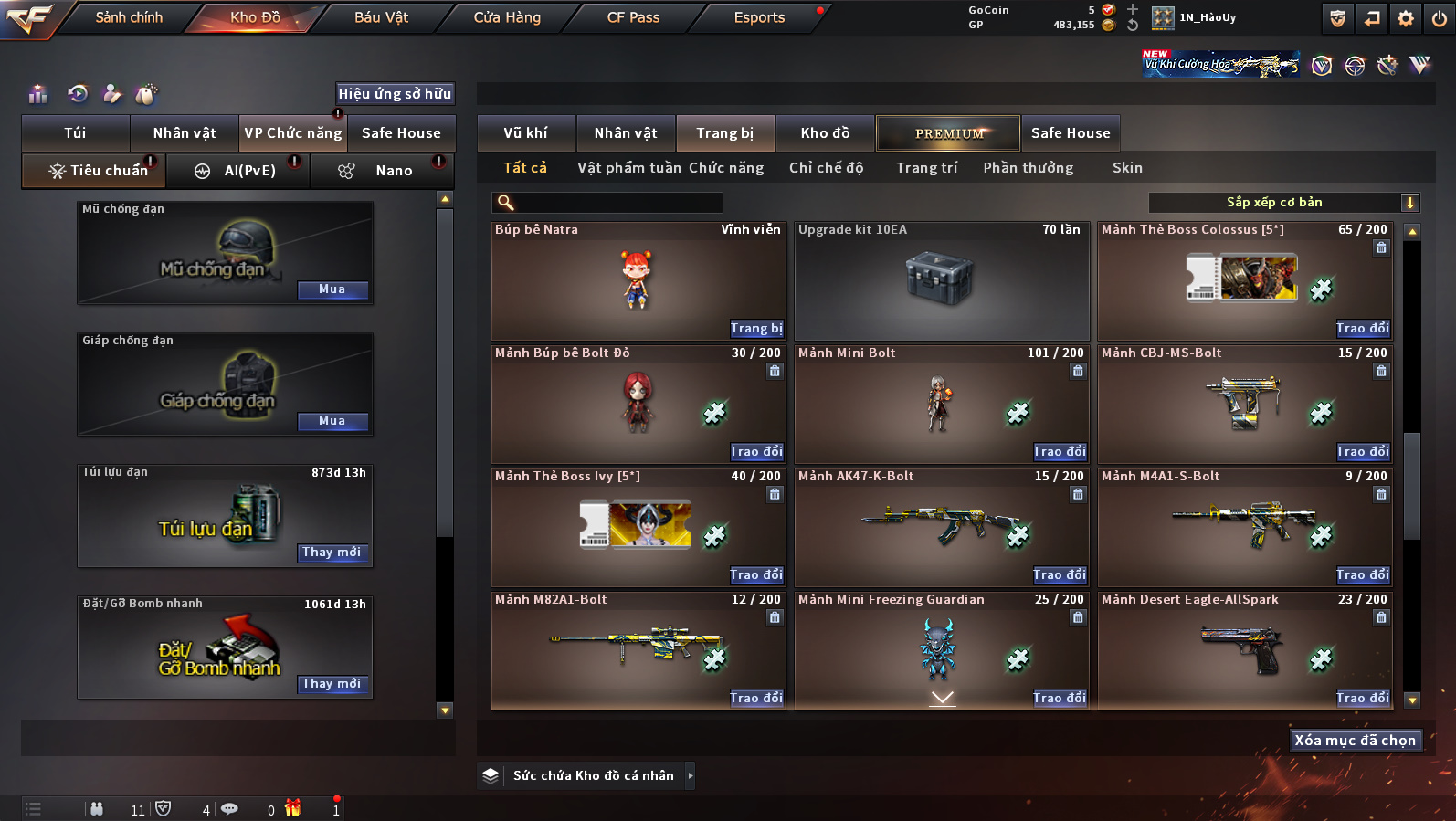Open the Sảnh chính lobby tab
This screenshot has height=821, width=1456.
coord(129,17)
